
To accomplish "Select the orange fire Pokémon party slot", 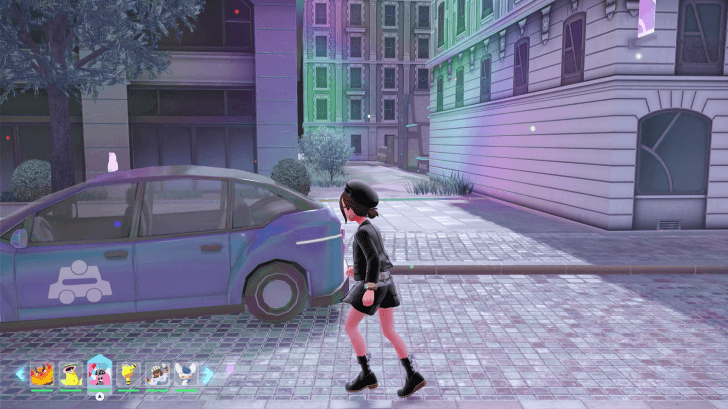I will (x=42, y=374).
